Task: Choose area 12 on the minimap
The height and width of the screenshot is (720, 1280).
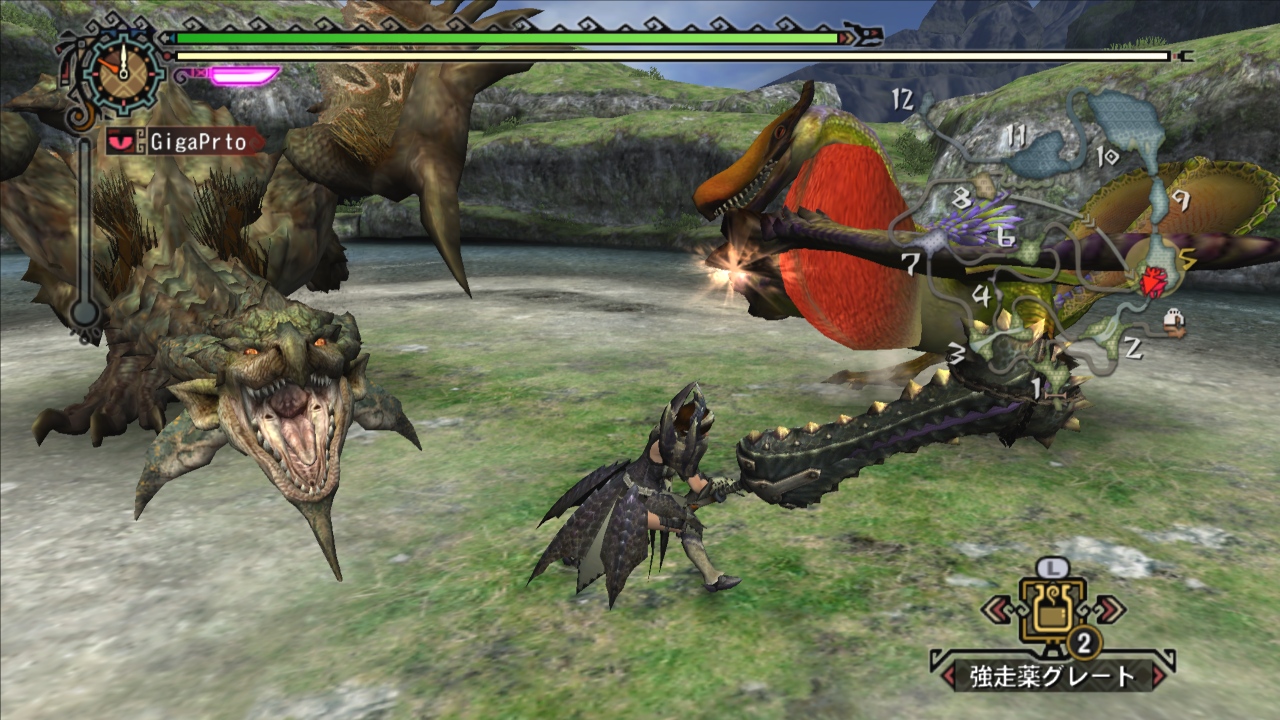Action: (x=904, y=99)
